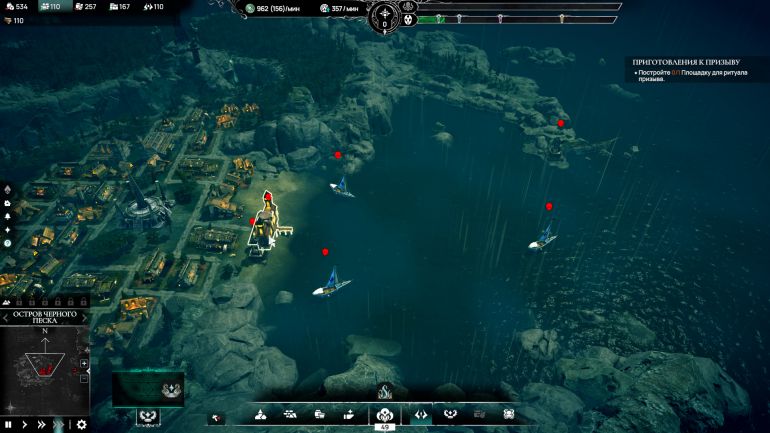Select the highlighted double-arrow toolbar tab
This screenshot has width=770, height=433.
coord(421,414)
